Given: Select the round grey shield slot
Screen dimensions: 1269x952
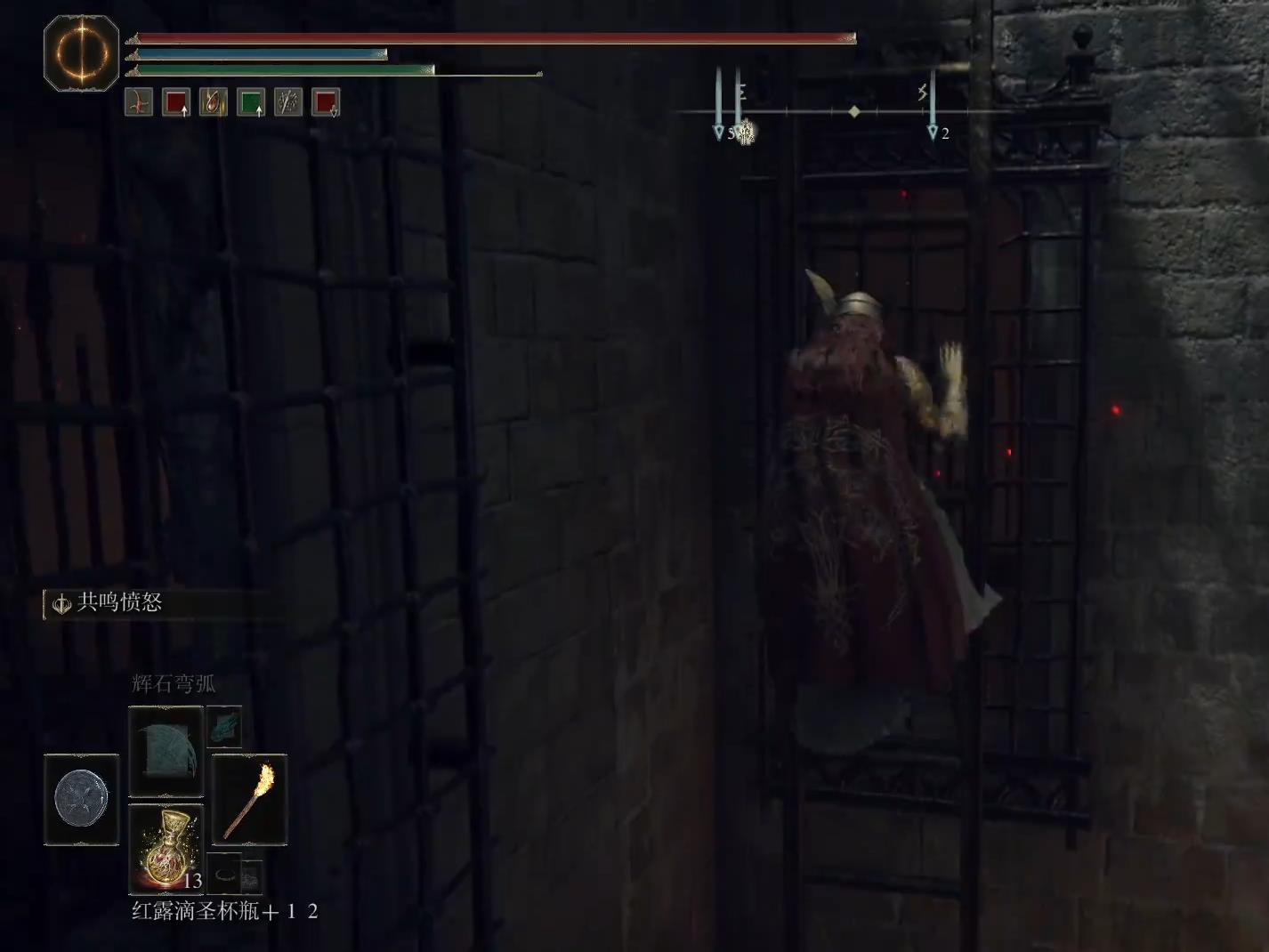Looking at the screenshot, I should (81, 799).
